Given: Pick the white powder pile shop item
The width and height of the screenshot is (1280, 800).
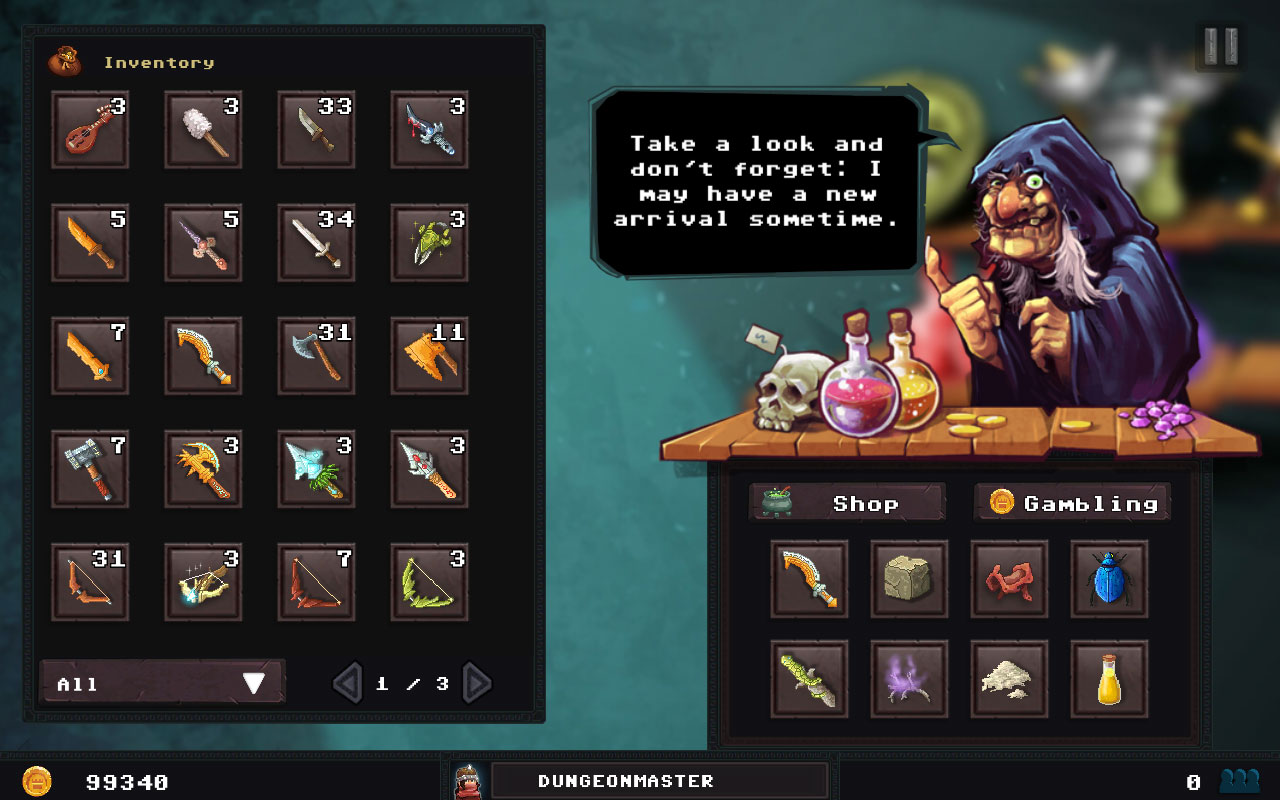Looking at the screenshot, I should point(1009,679).
